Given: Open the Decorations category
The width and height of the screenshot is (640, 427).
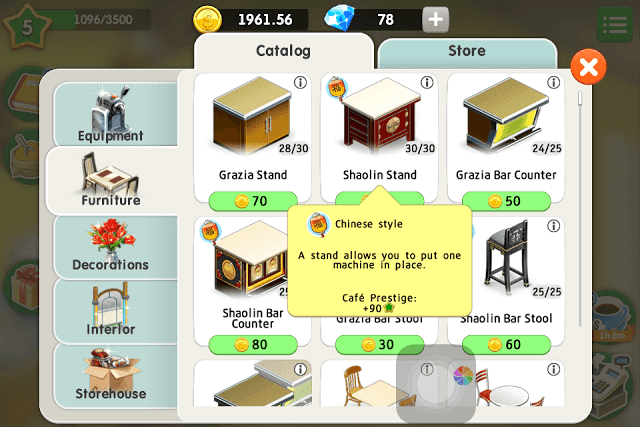Looking at the screenshot, I should 111,244.
